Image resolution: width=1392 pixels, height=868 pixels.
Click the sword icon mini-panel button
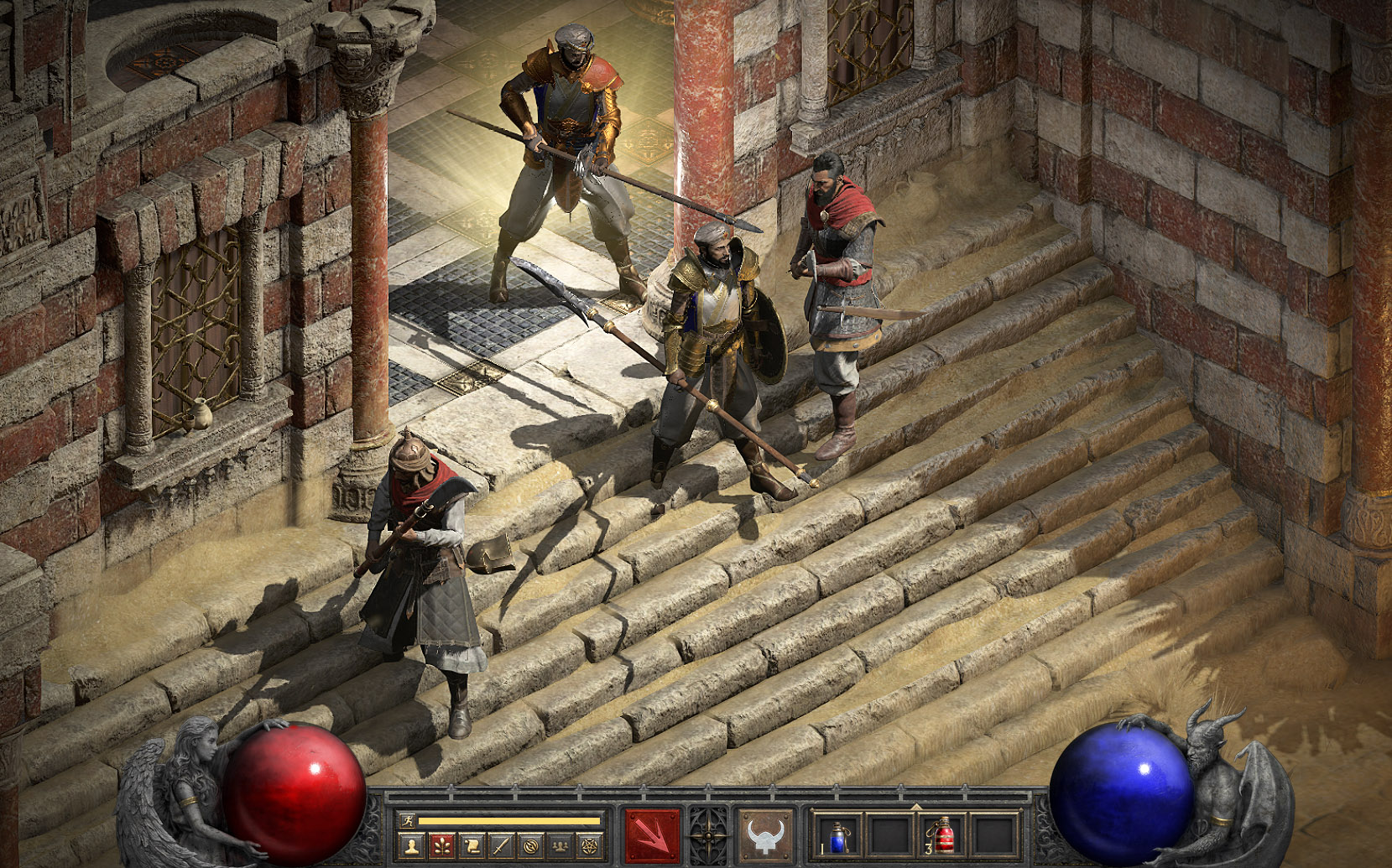click(501, 845)
